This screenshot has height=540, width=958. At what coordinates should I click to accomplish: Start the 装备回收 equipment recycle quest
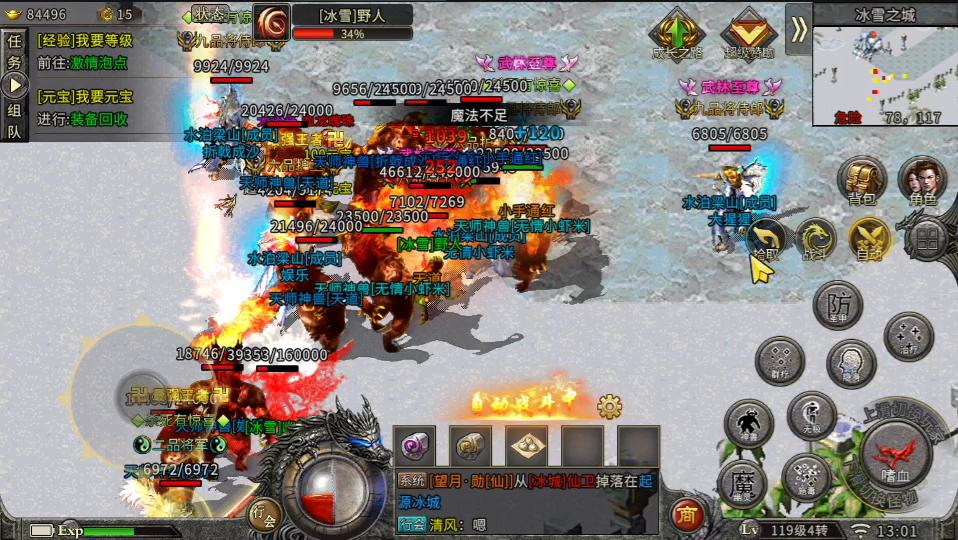click(99, 118)
